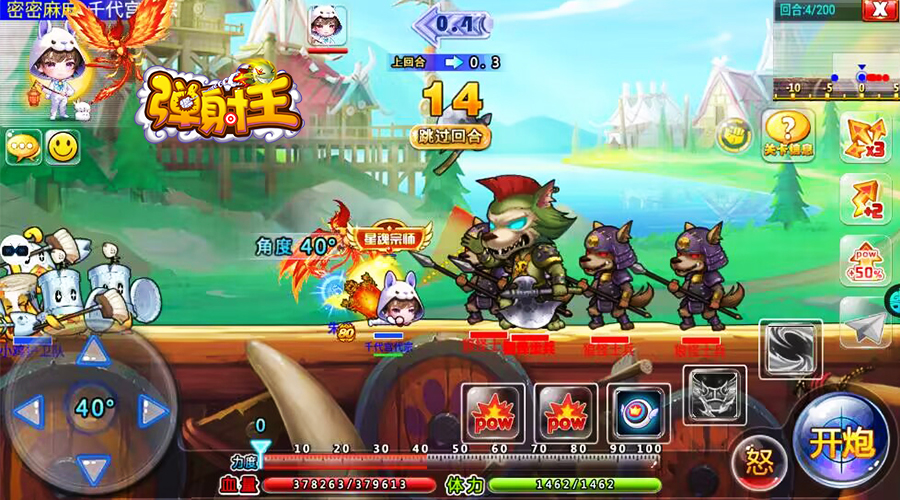The image size is (900, 500).
Task: Raise the angle with the up arrow
Action: (x=94, y=351)
